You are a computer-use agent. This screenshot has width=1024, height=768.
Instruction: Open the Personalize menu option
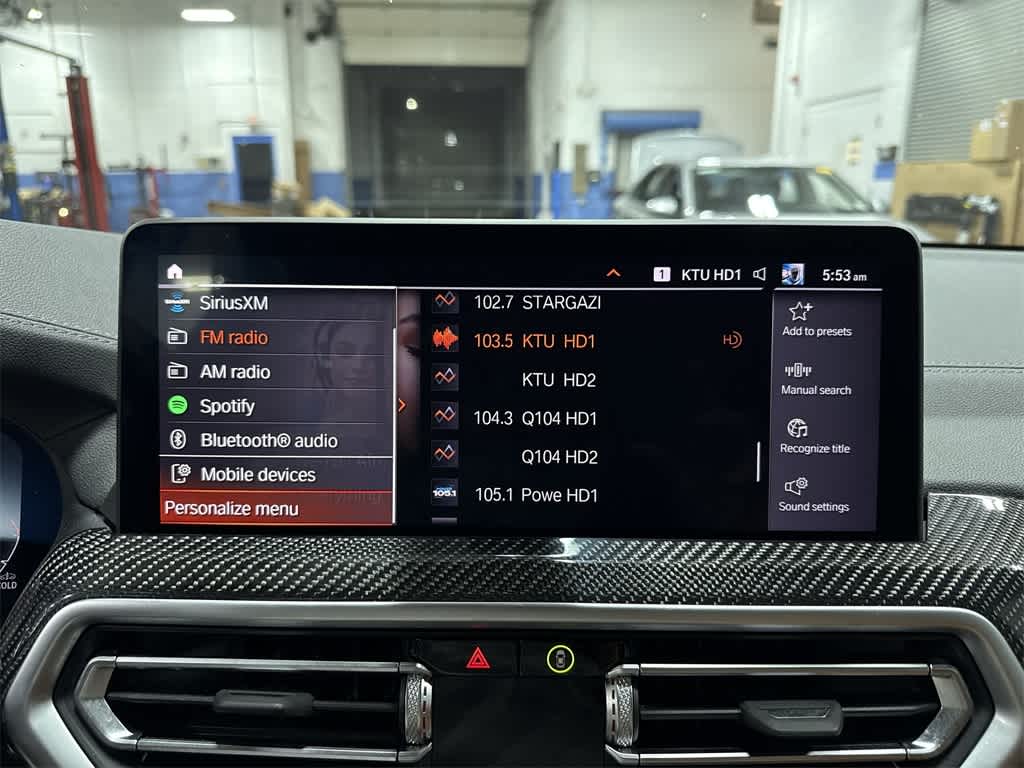pyautogui.click(x=232, y=508)
